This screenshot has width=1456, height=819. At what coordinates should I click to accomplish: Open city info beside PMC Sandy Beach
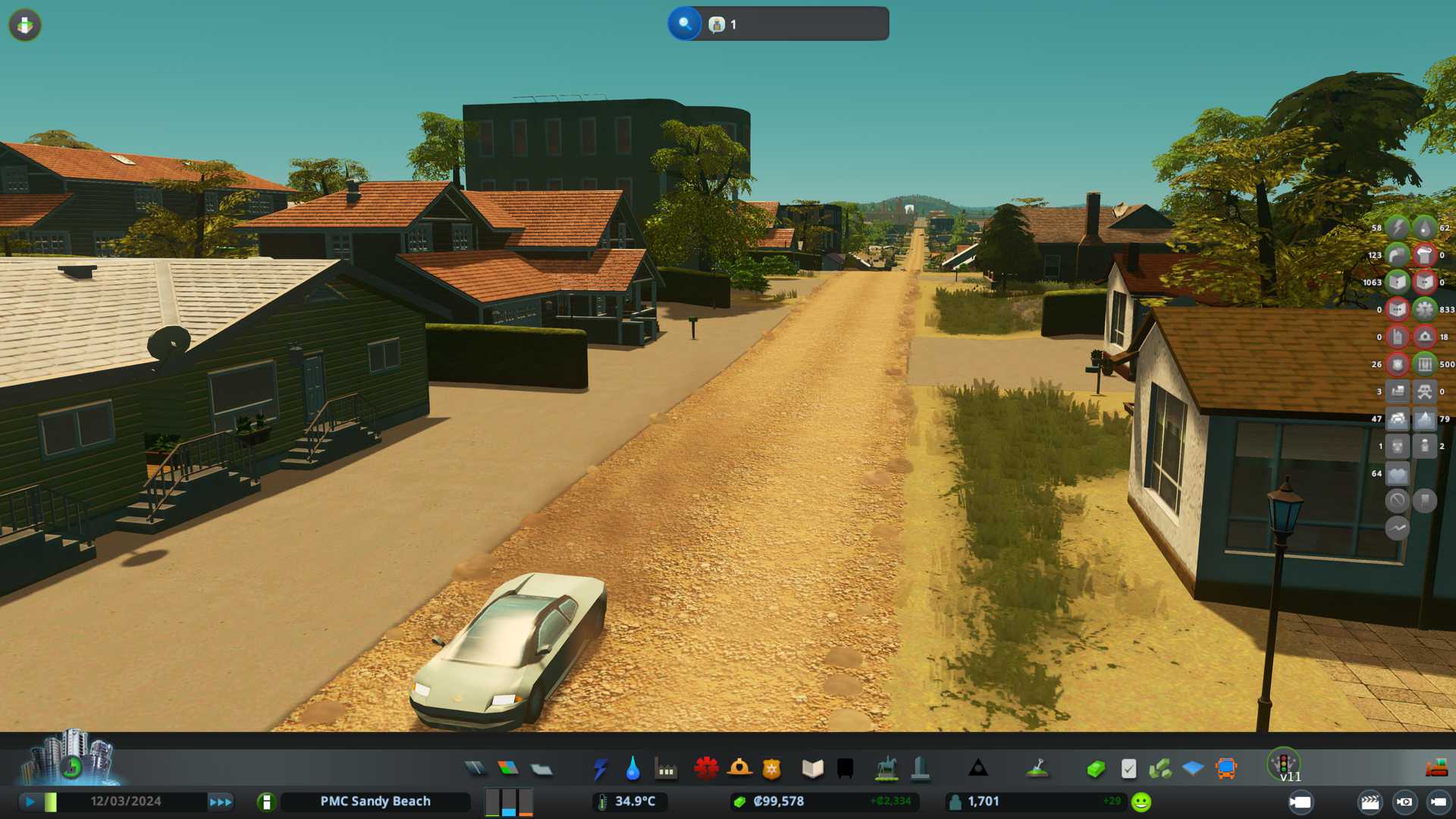266,802
